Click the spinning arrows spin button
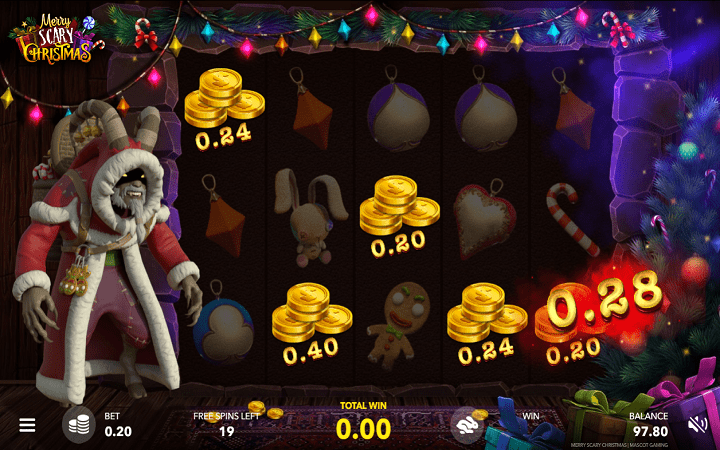 tap(467, 424)
